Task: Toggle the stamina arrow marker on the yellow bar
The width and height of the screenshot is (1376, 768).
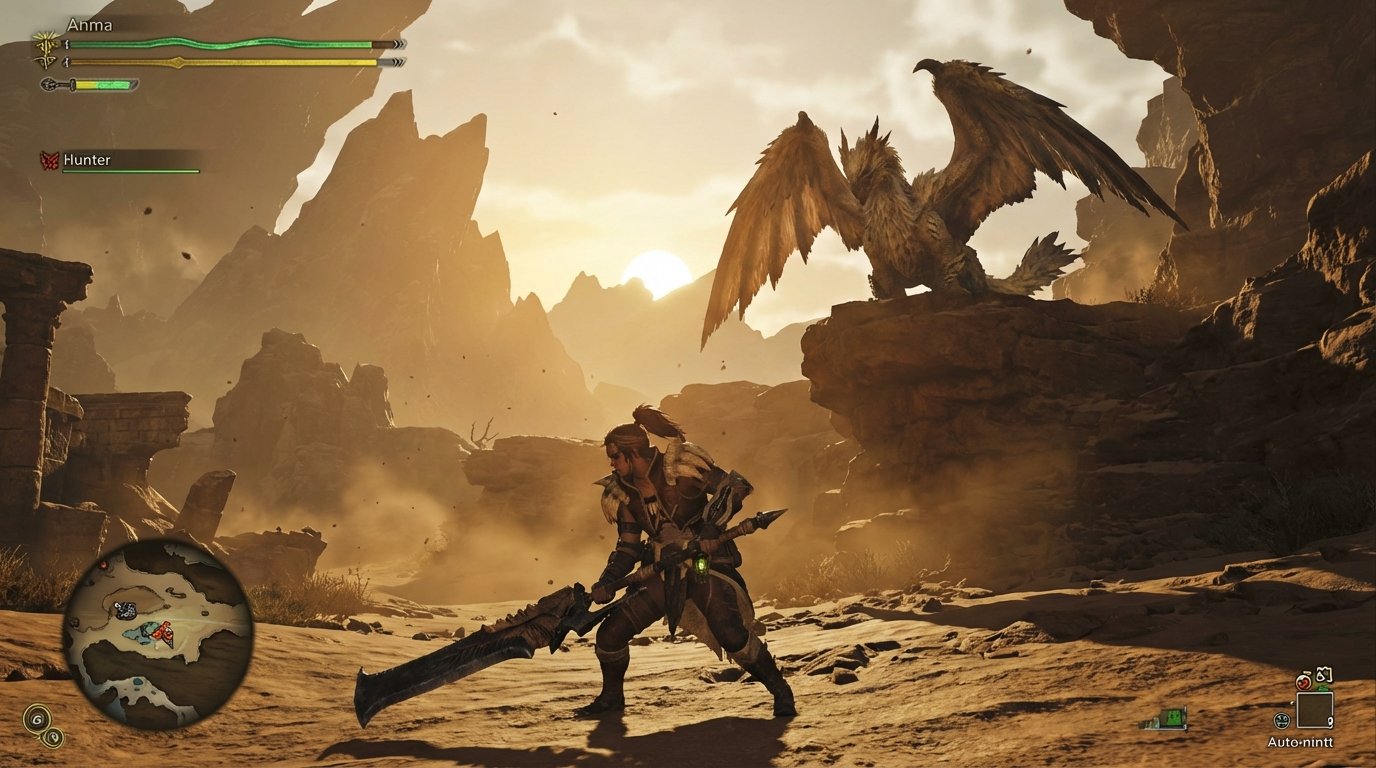Action: point(178,62)
